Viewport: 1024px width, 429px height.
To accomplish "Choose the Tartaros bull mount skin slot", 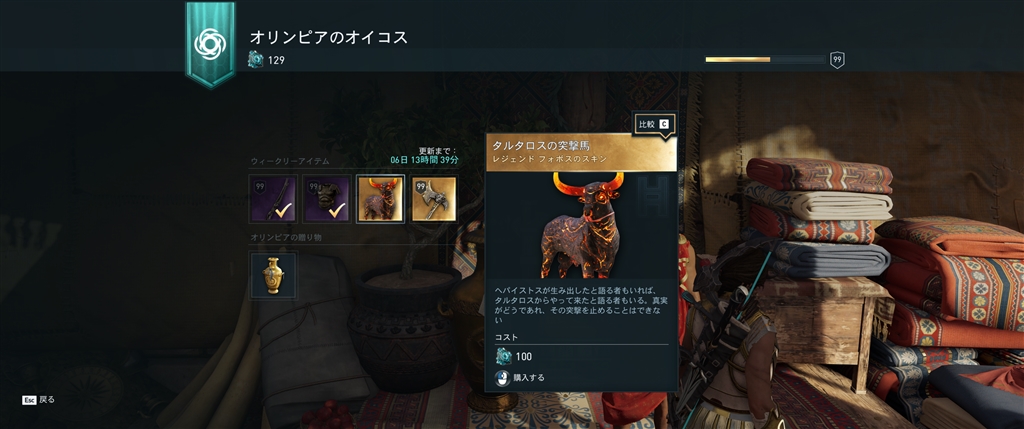I will [x=380, y=199].
